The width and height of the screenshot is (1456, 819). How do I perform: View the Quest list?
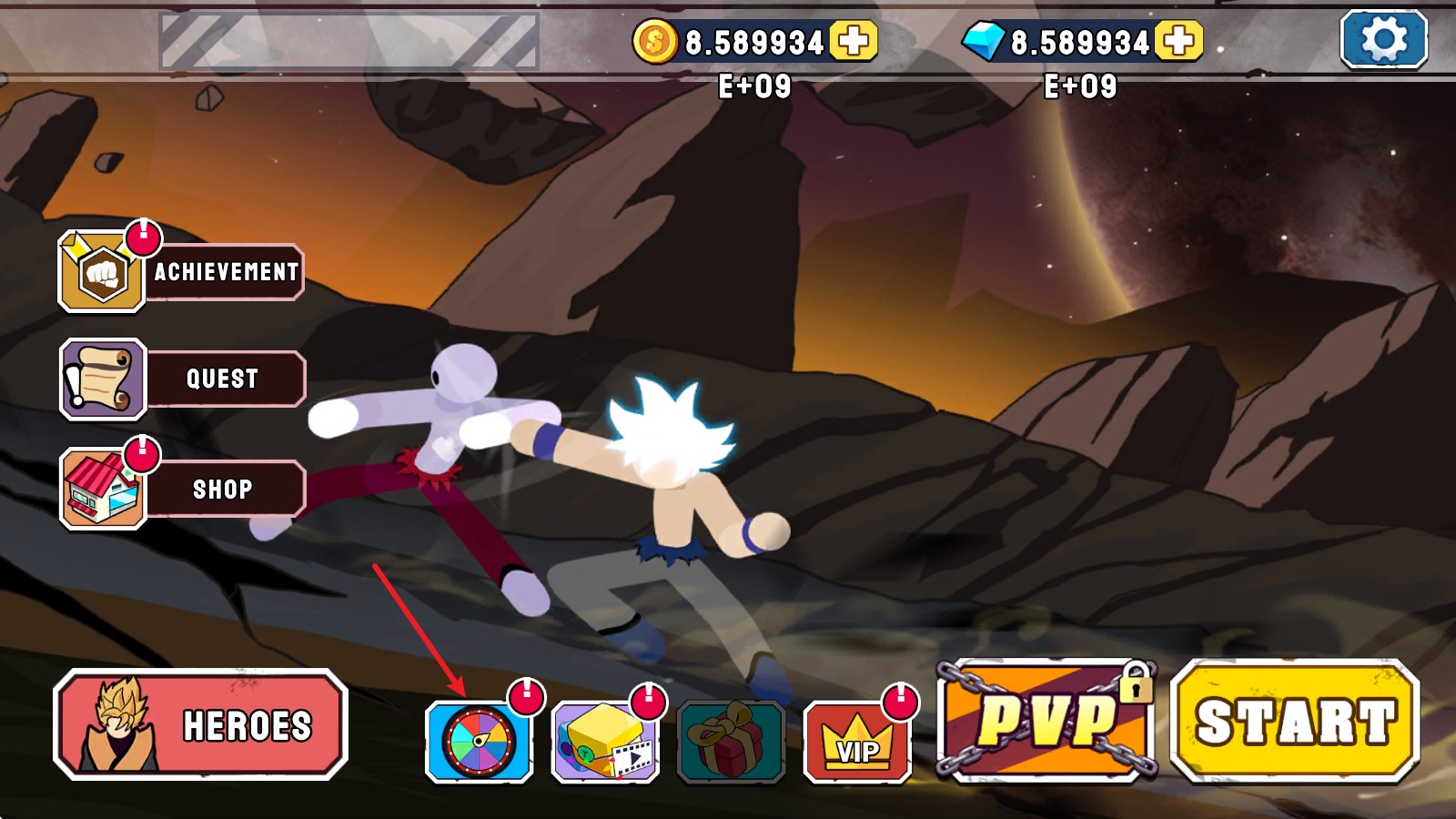(x=182, y=379)
